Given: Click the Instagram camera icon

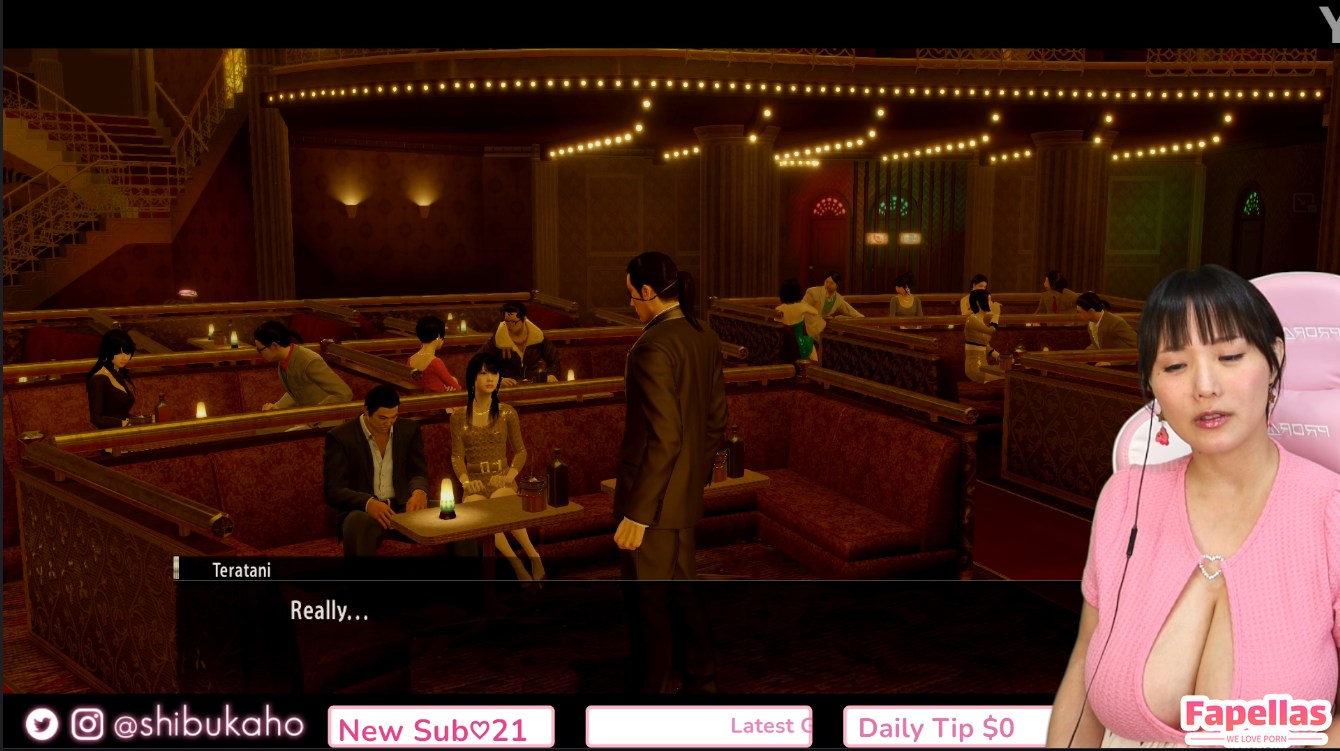Looking at the screenshot, I should (x=87, y=724).
